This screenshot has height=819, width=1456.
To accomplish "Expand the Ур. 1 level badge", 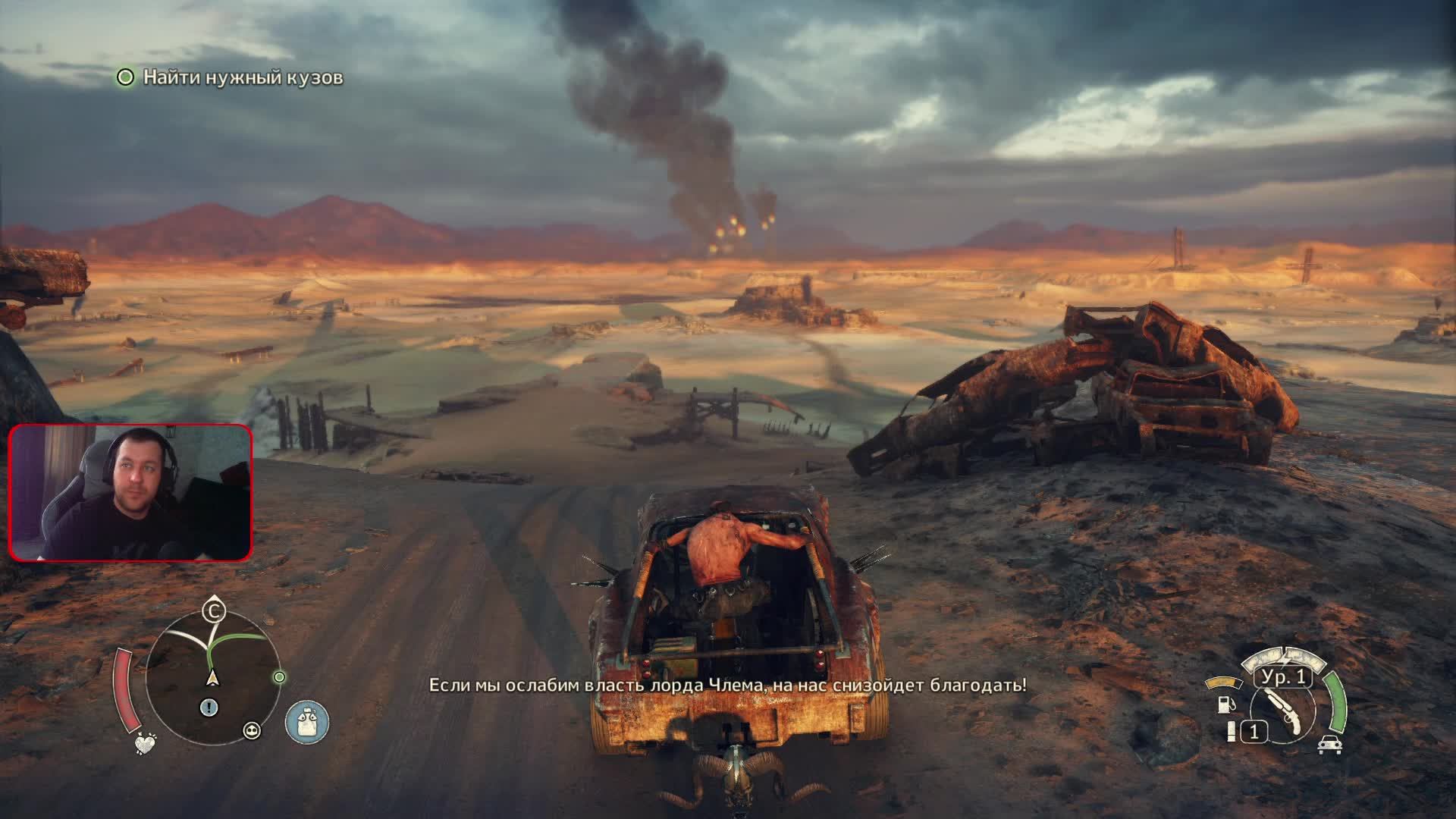I will pos(1282,678).
